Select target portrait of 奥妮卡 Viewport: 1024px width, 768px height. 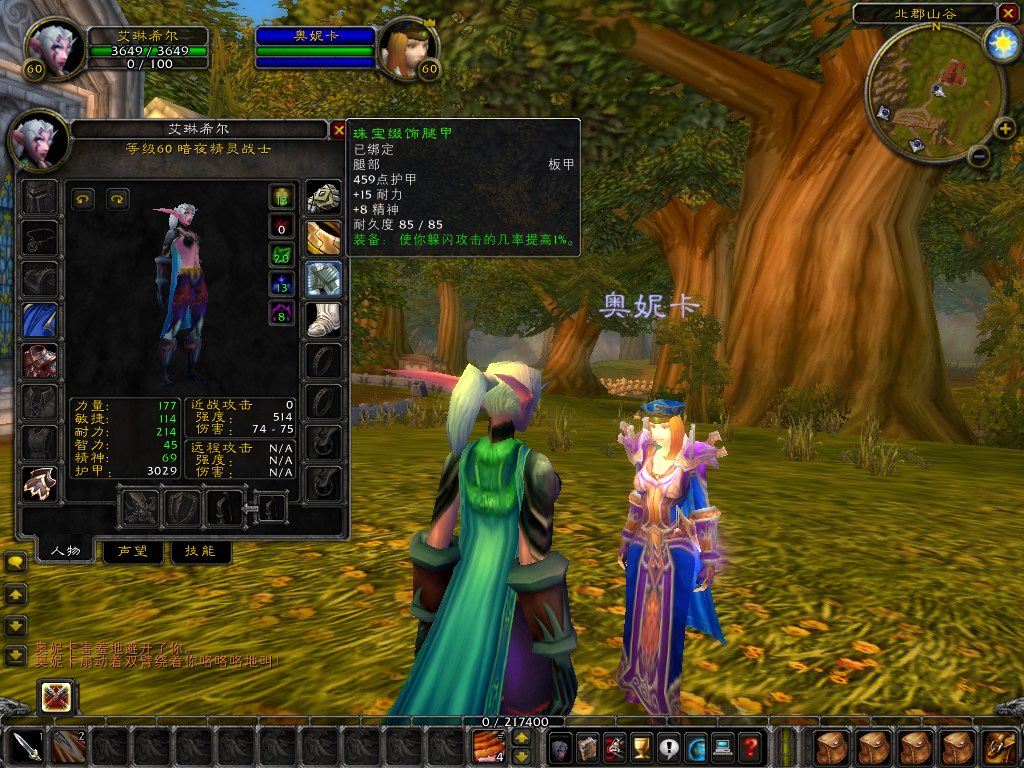[408, 48]
